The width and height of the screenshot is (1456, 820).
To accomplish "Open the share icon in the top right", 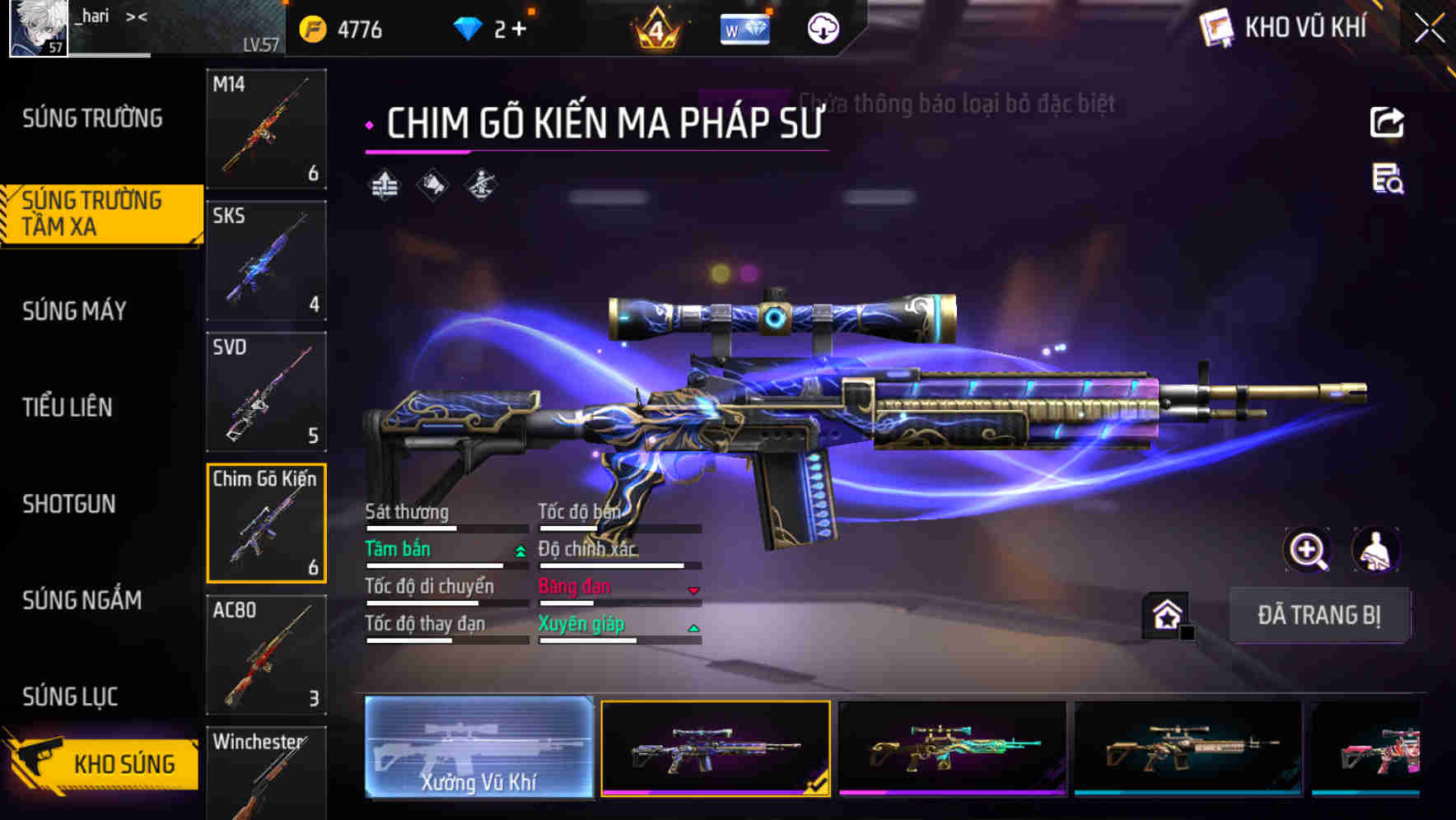I will [x=1387, y=122].
